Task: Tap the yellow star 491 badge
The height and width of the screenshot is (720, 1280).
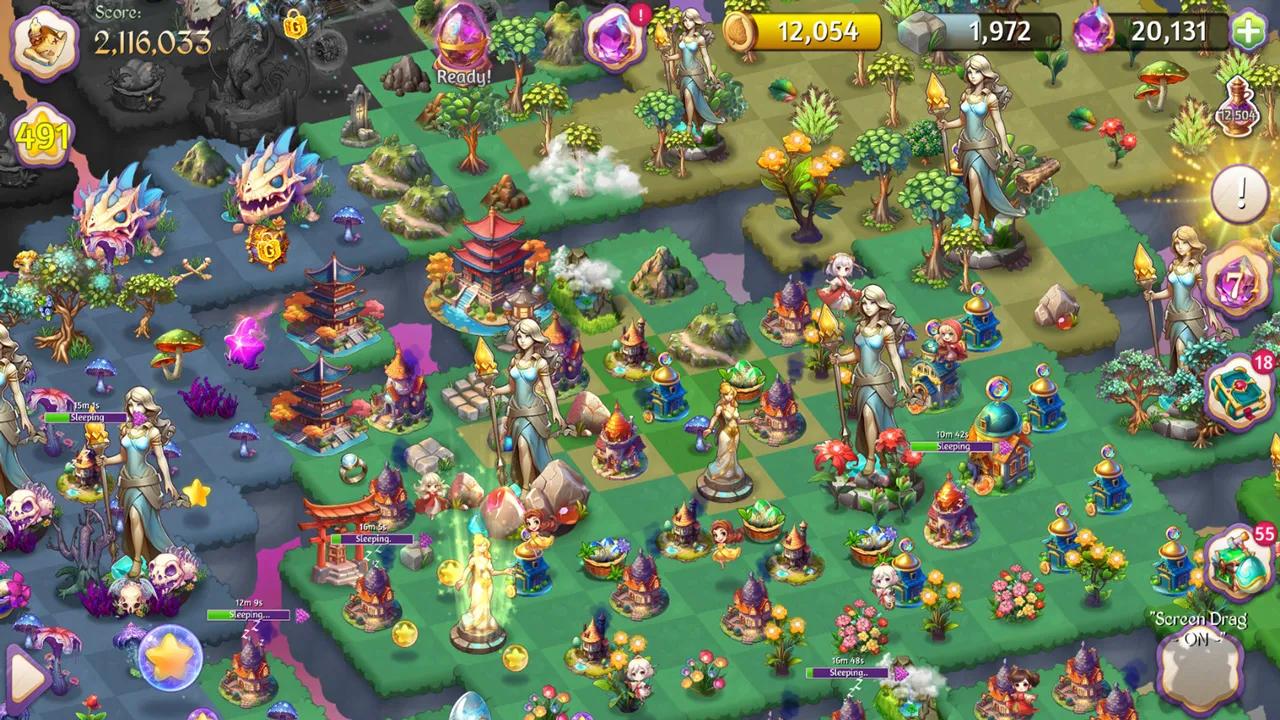Action: (x=42, y=138)
